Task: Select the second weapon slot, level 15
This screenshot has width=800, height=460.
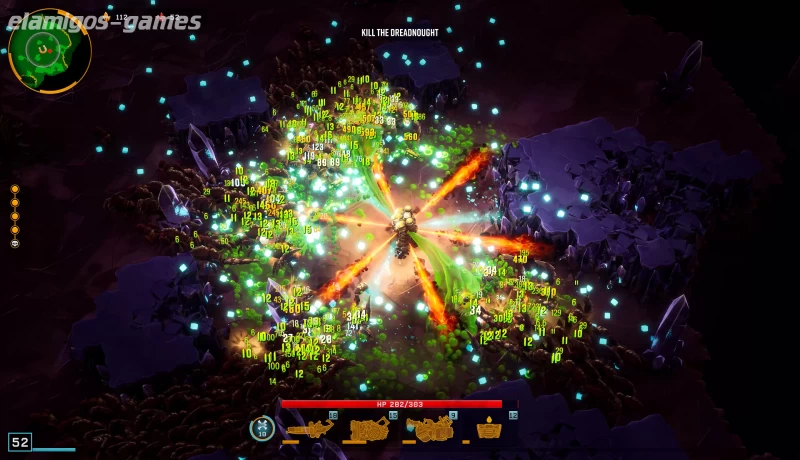Action: (369, 429)
